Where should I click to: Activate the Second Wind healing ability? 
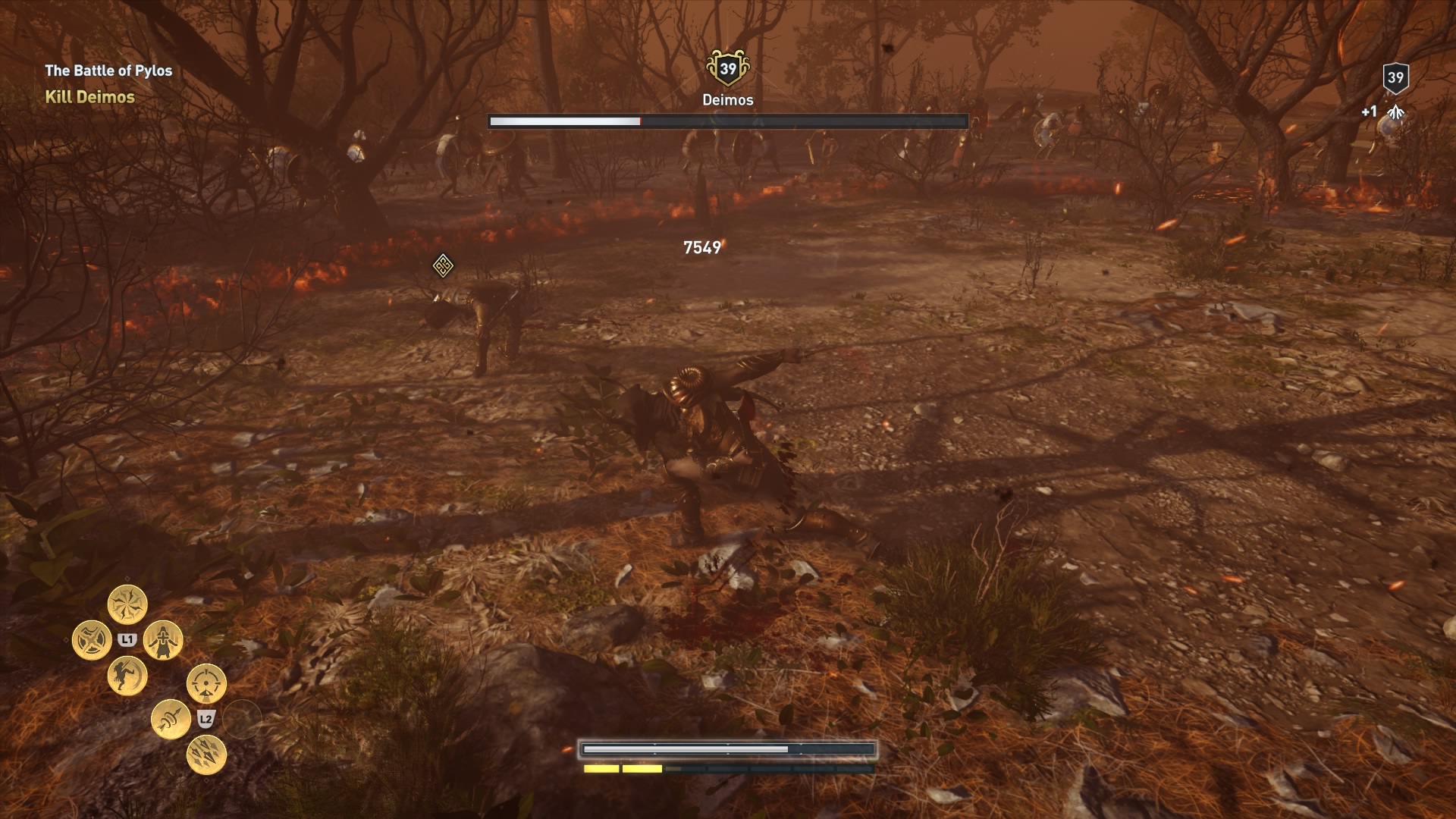pyautogui.click(x=162, y=642)
